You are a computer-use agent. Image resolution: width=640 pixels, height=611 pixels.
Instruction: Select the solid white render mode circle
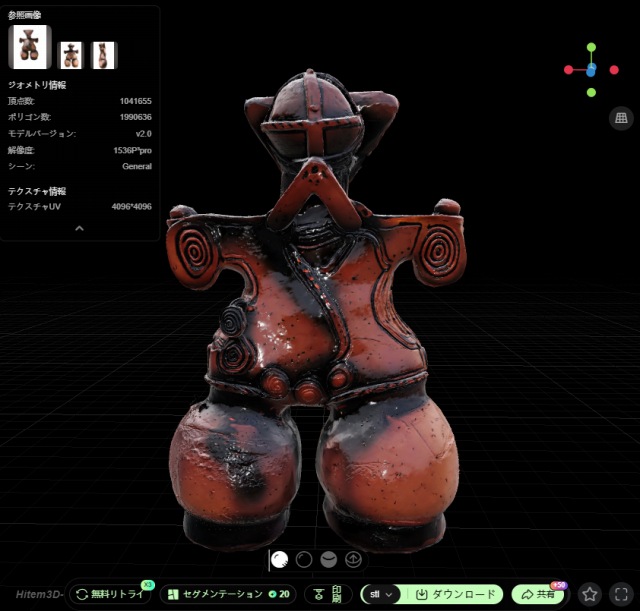[x=280, y=560]
